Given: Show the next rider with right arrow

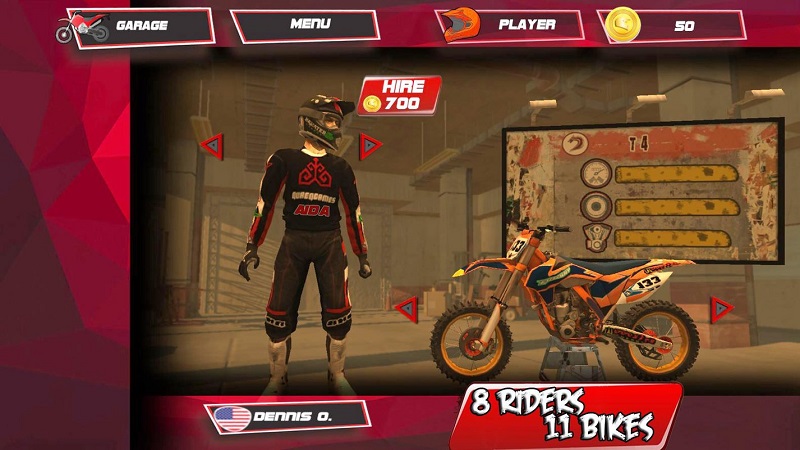Looking at the screenshot, I should point(371,146).
